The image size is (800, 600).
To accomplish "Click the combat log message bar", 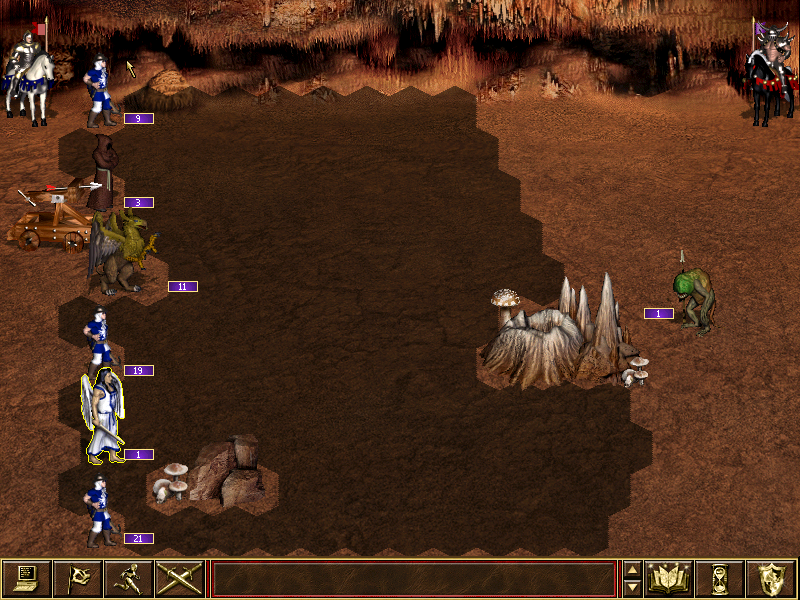I will 413,579.
